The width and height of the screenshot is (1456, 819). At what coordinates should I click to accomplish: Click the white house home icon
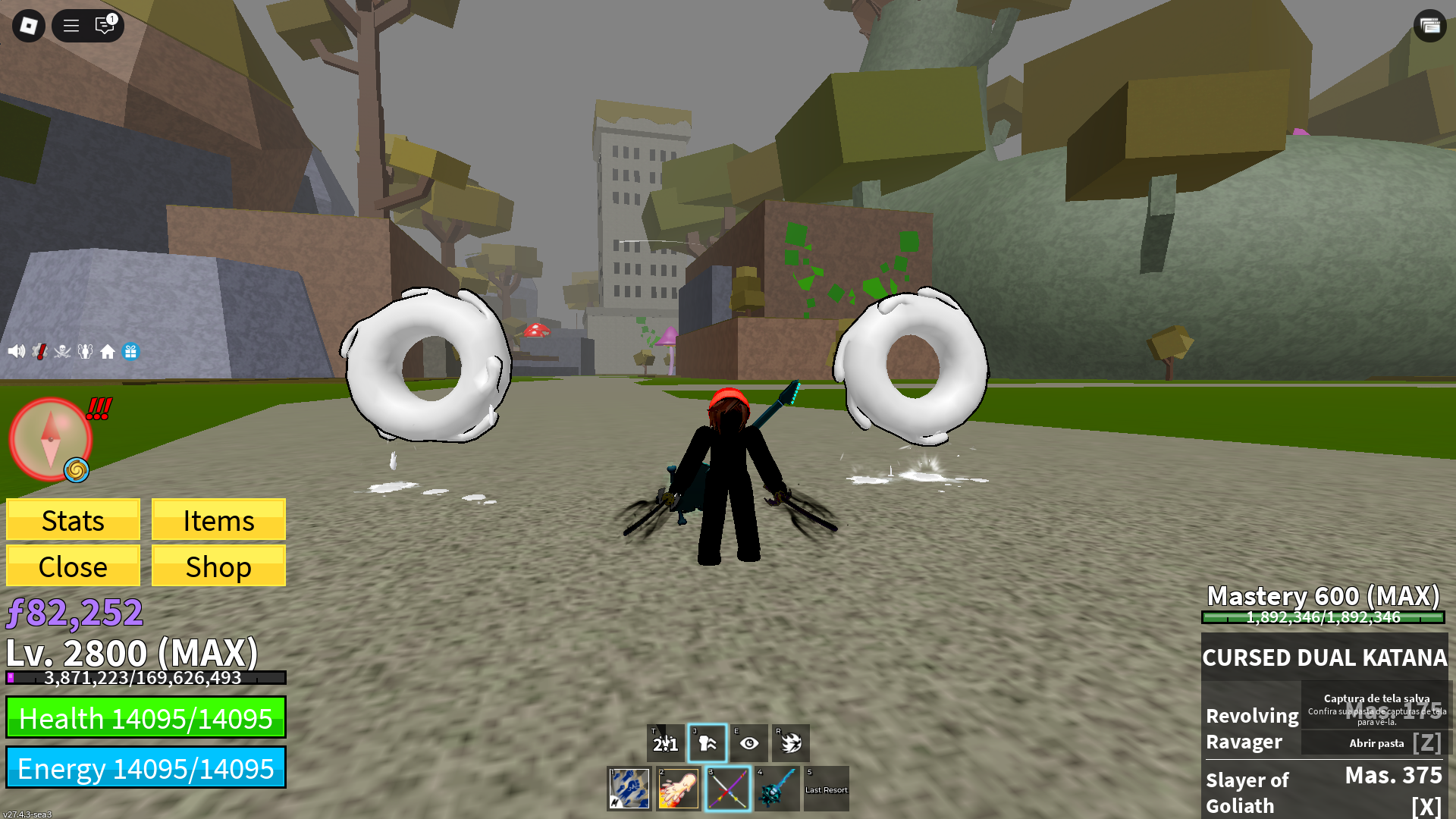coord(108,351)
